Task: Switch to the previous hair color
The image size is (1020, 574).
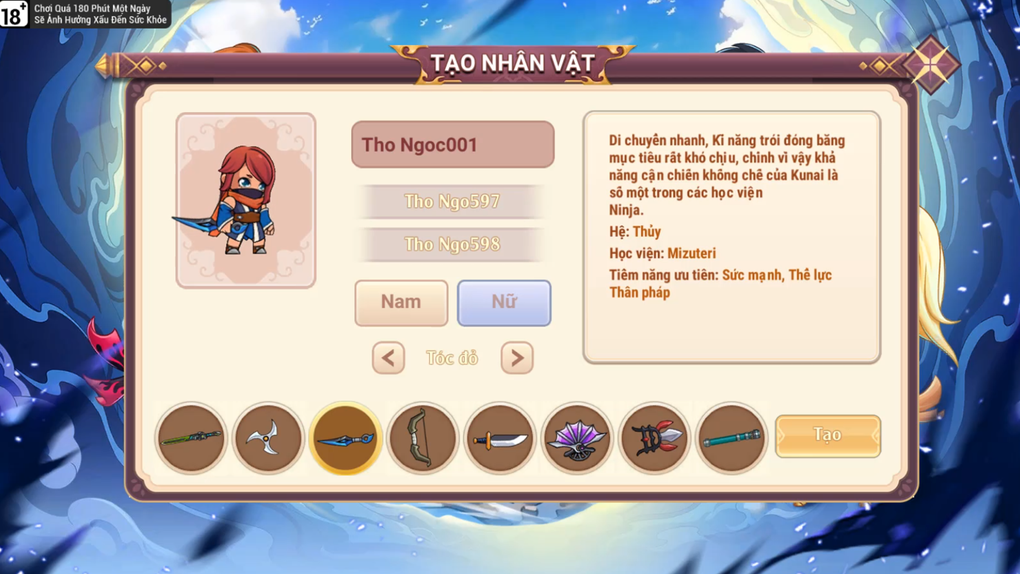Action: click(x=388, y=358)
